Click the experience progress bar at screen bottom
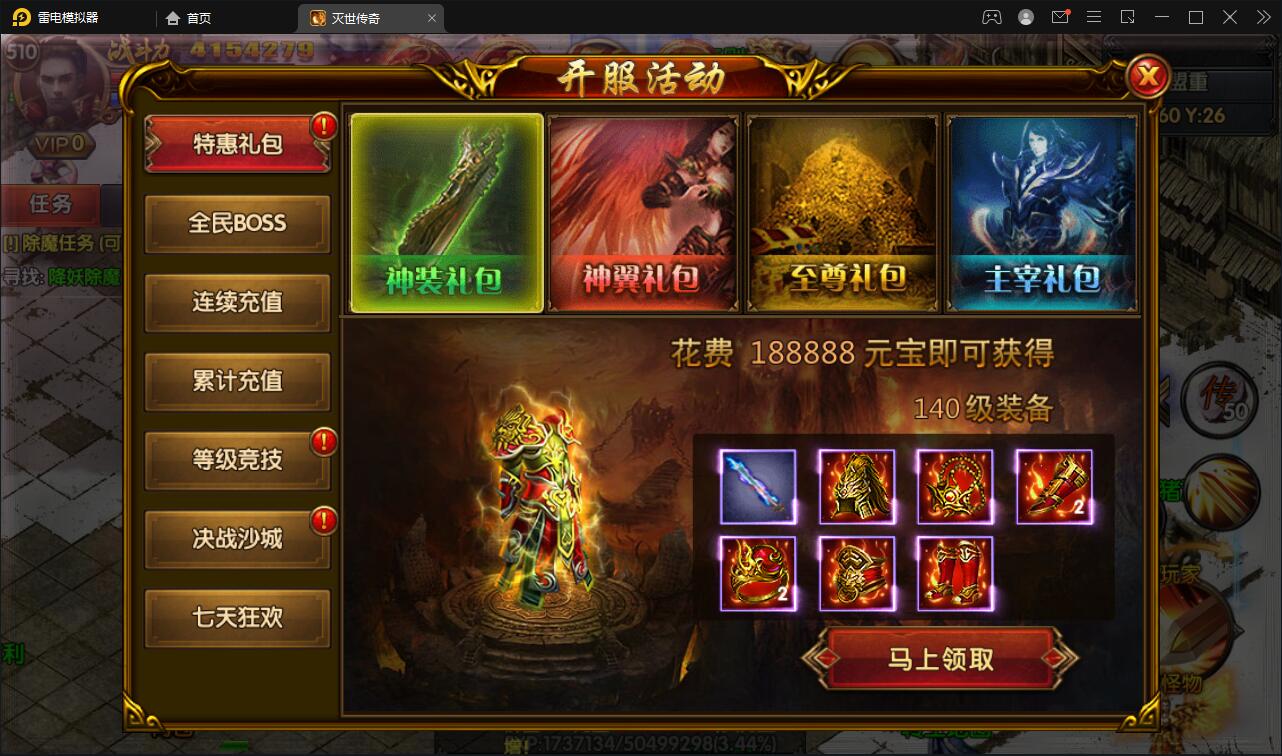Image resolution: width=1282 pixels, height=756 pixels. pos(640,744)
